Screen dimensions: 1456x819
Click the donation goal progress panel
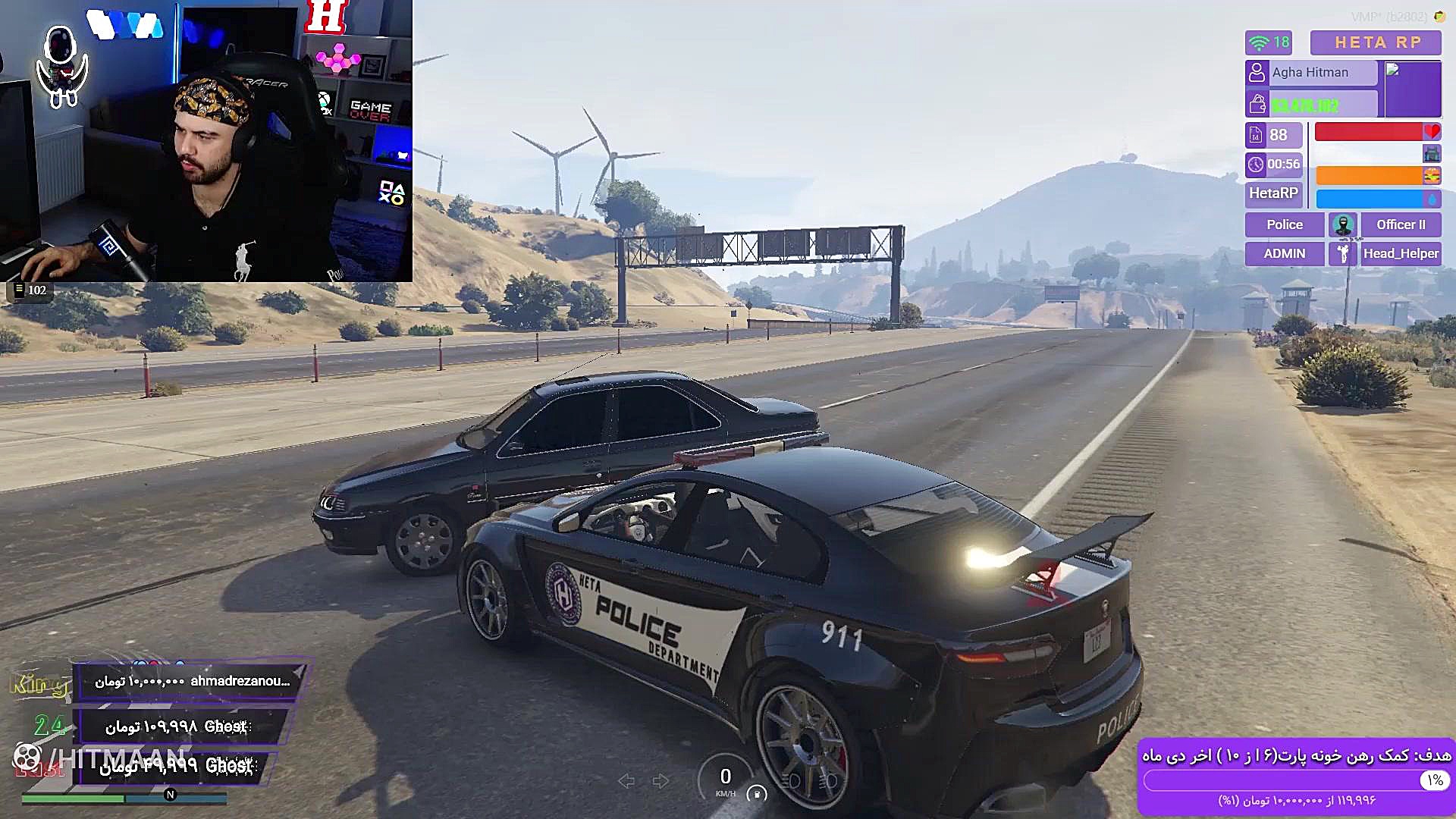coord(1296,777)
